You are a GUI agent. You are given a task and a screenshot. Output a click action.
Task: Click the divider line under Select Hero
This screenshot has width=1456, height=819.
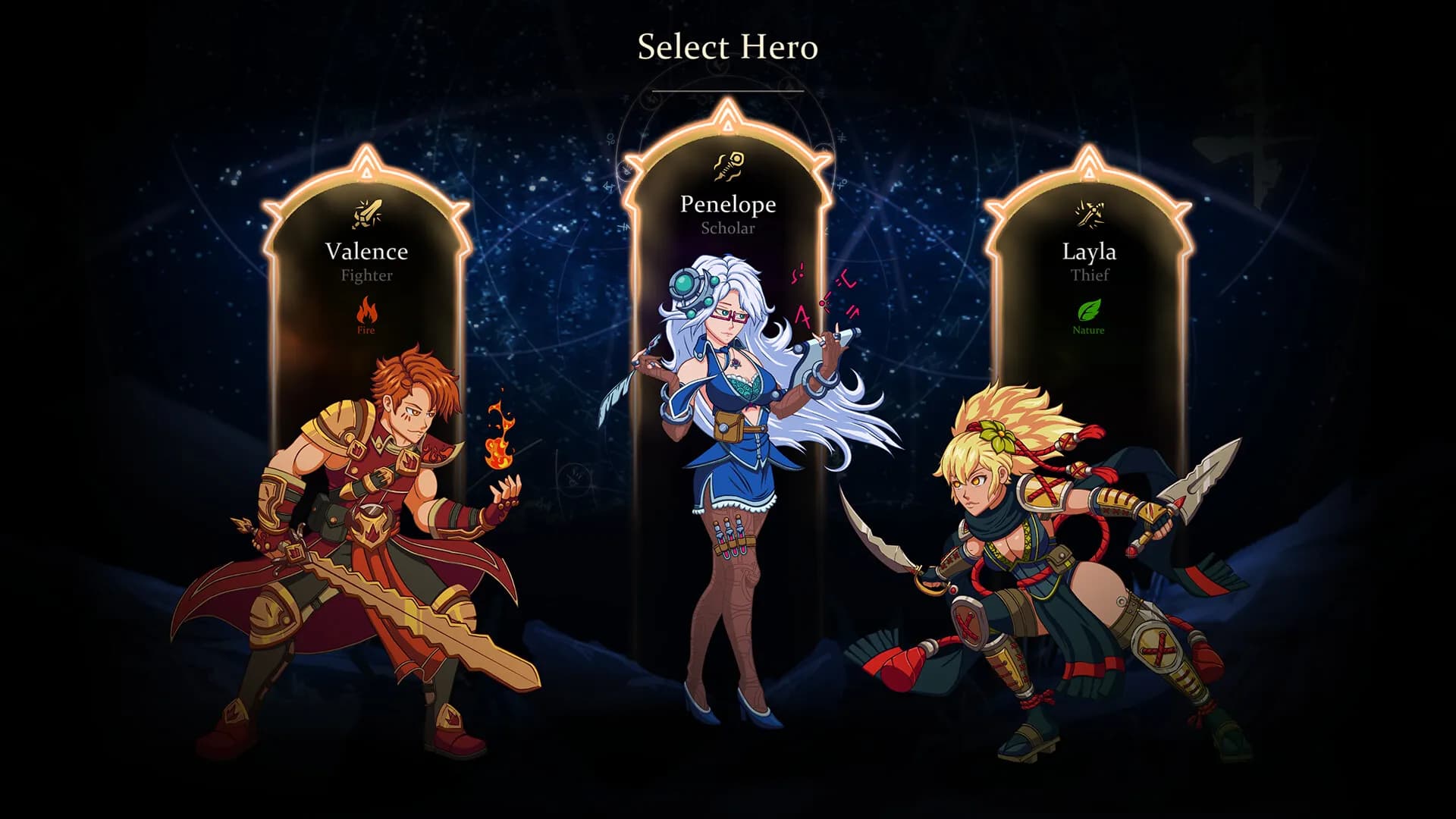coord(727,90)
